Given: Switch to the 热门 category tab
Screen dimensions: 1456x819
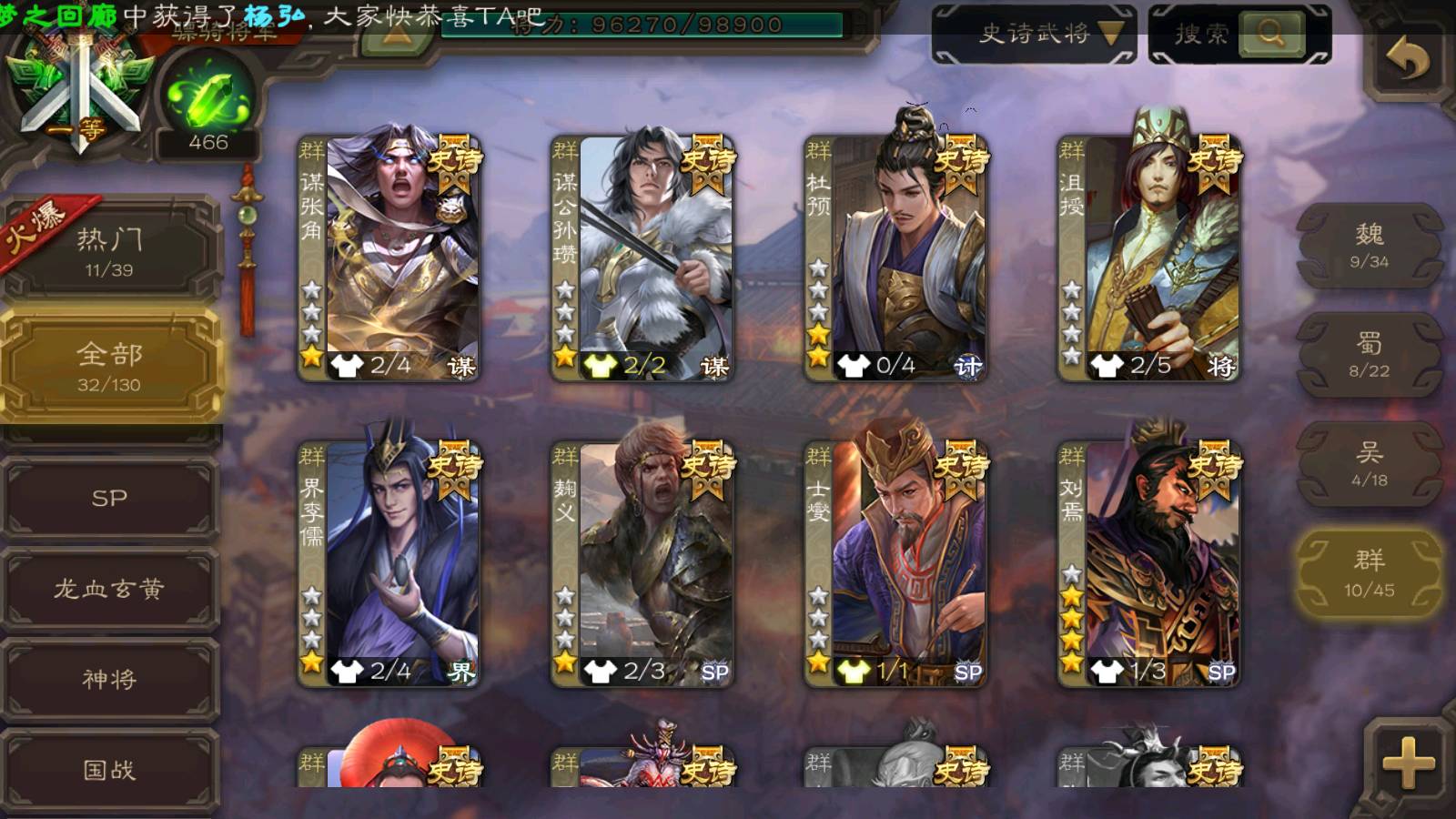Looking at the screenshot, I should point(109,251).
